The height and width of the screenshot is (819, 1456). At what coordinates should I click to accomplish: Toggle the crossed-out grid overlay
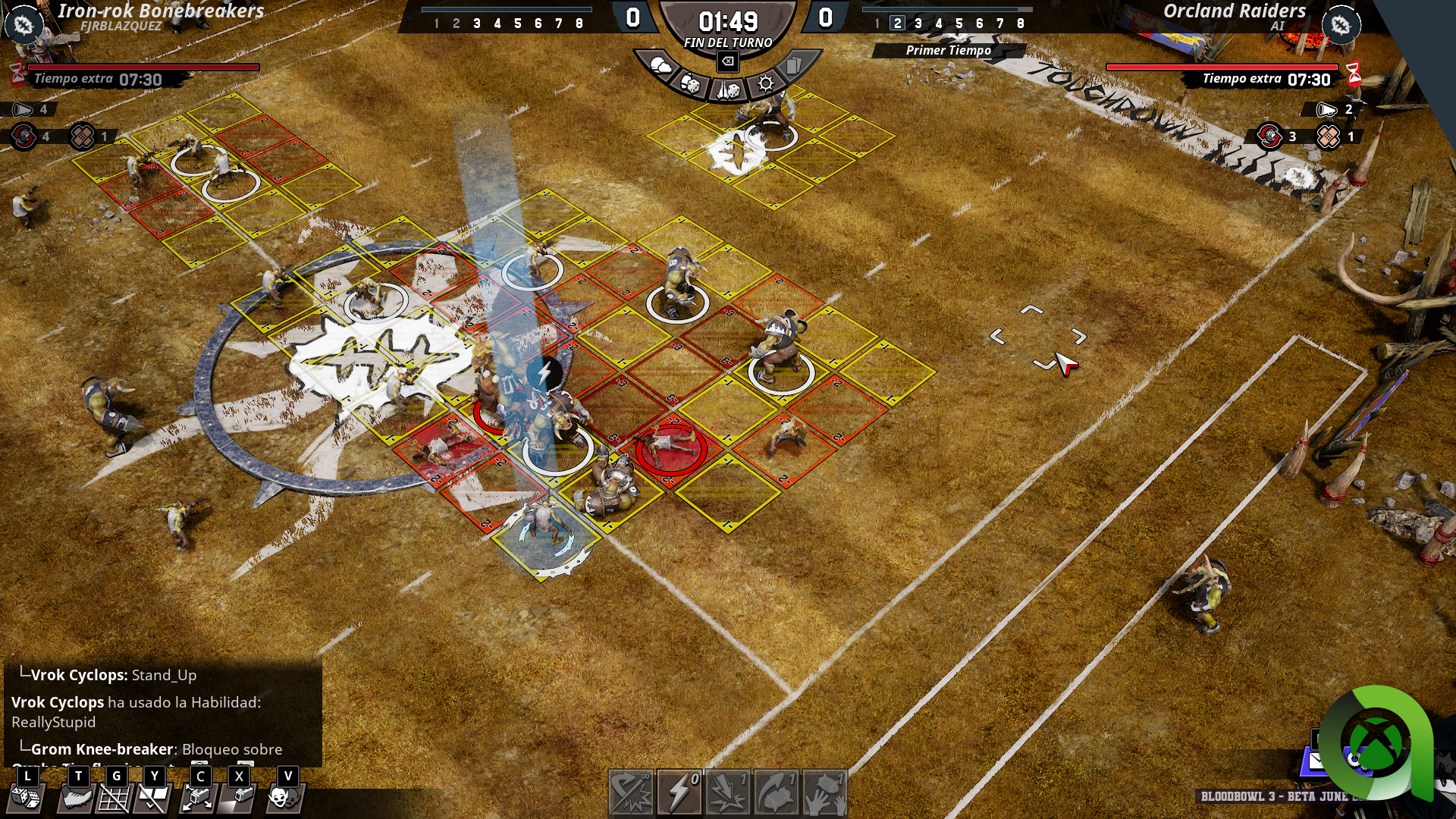(115, 796)
